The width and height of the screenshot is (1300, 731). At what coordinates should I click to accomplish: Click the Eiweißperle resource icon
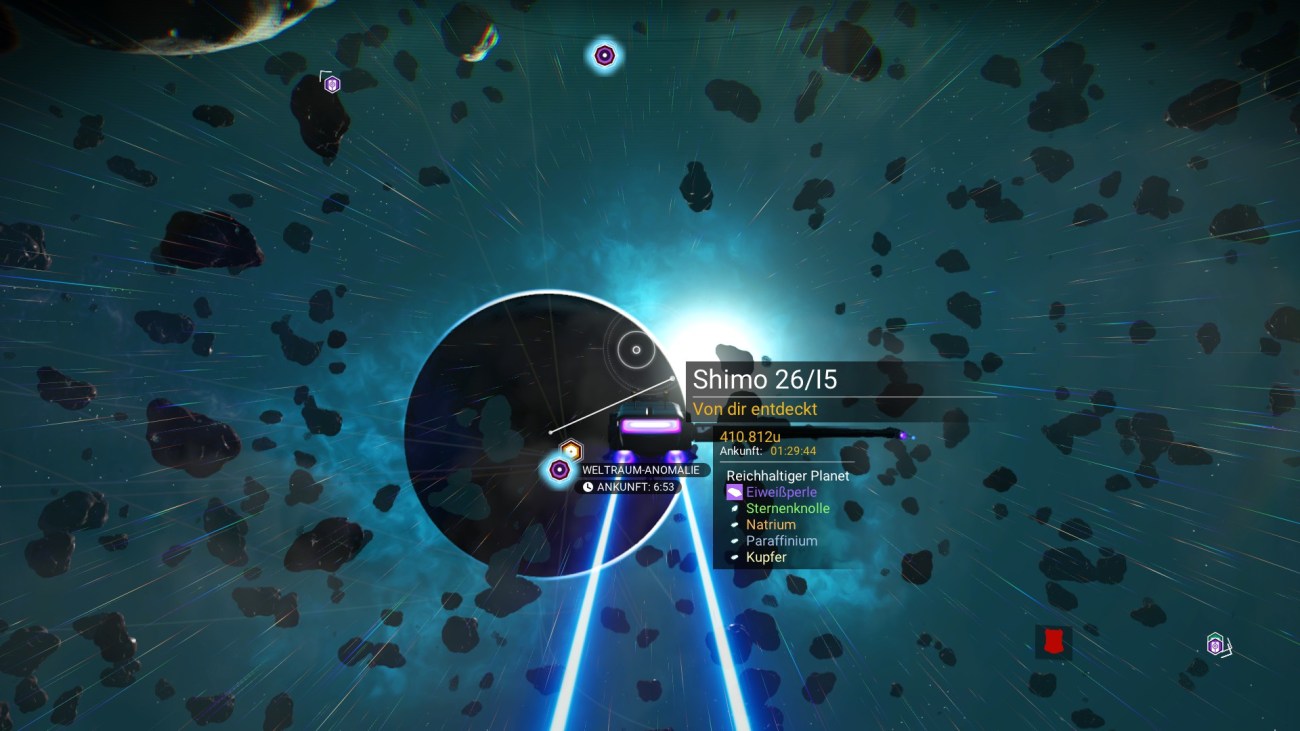pyautogui.click(x=735, y=492)
